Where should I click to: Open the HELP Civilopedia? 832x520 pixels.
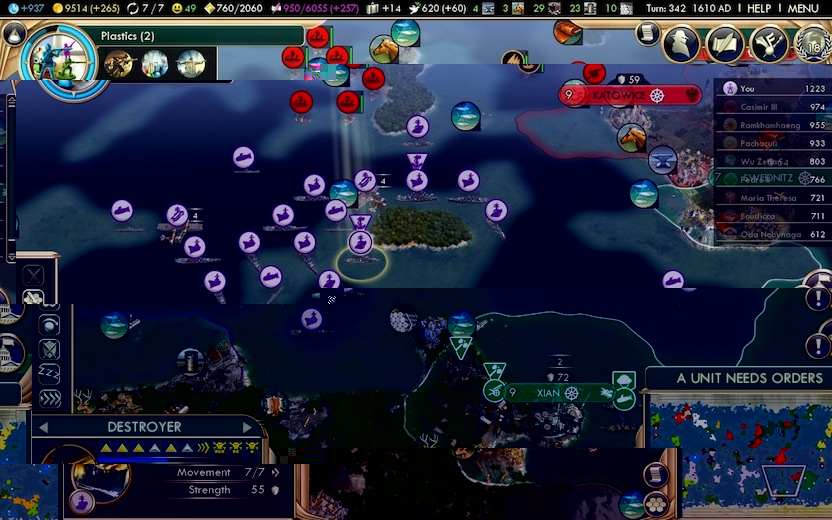point(759,8)
